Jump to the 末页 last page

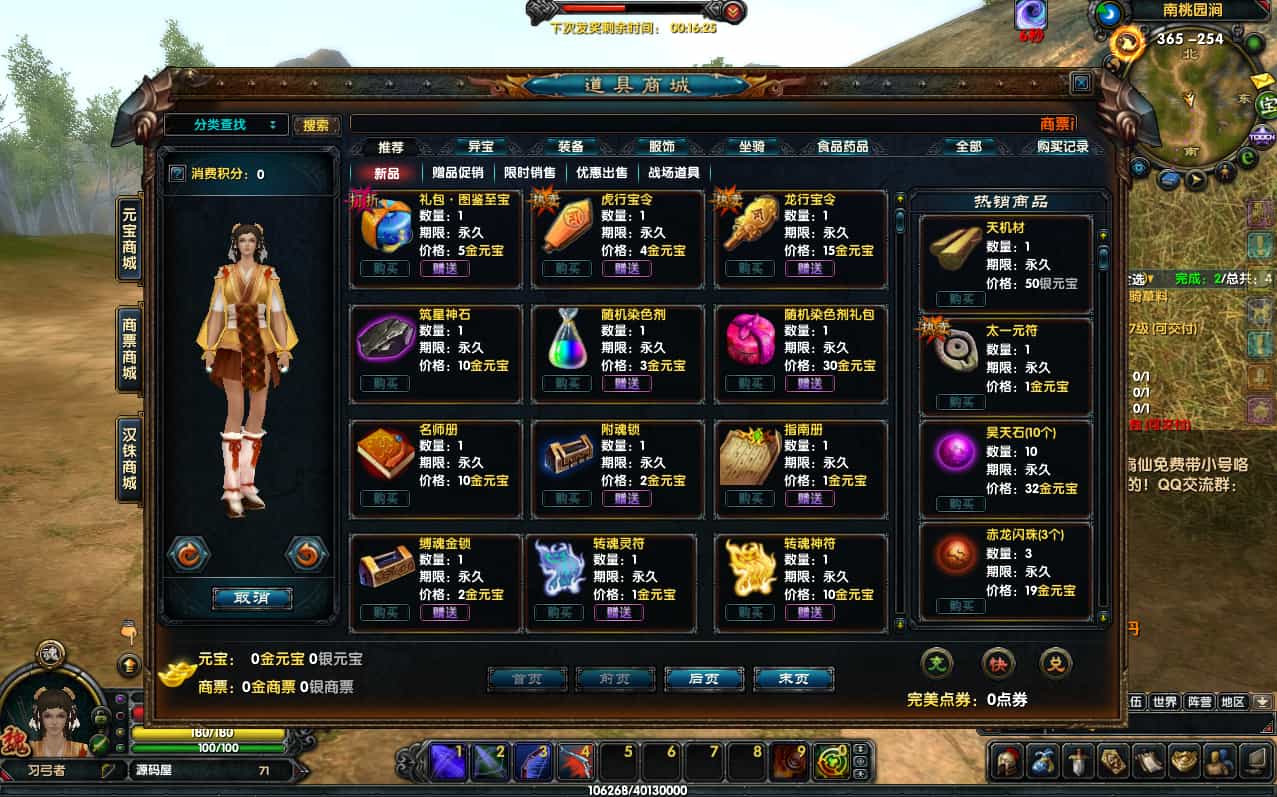tap(793, 679)
